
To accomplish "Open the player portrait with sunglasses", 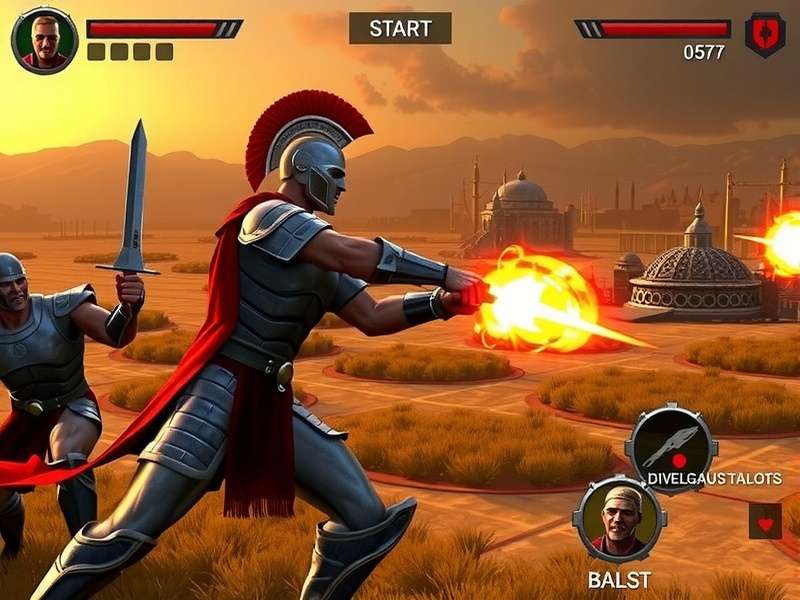I will [x=44, y=40].
